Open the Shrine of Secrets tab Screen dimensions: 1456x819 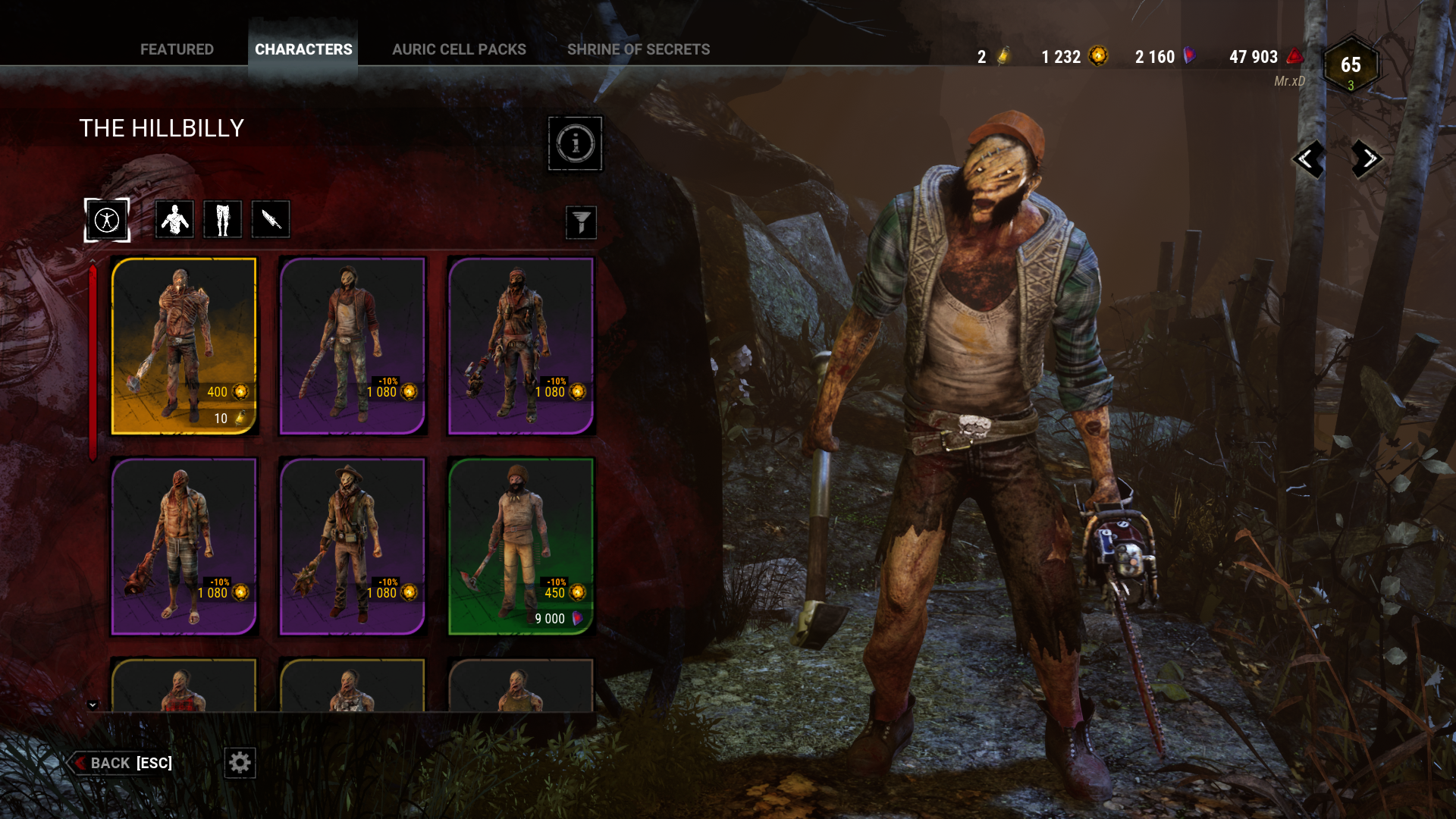639,49
